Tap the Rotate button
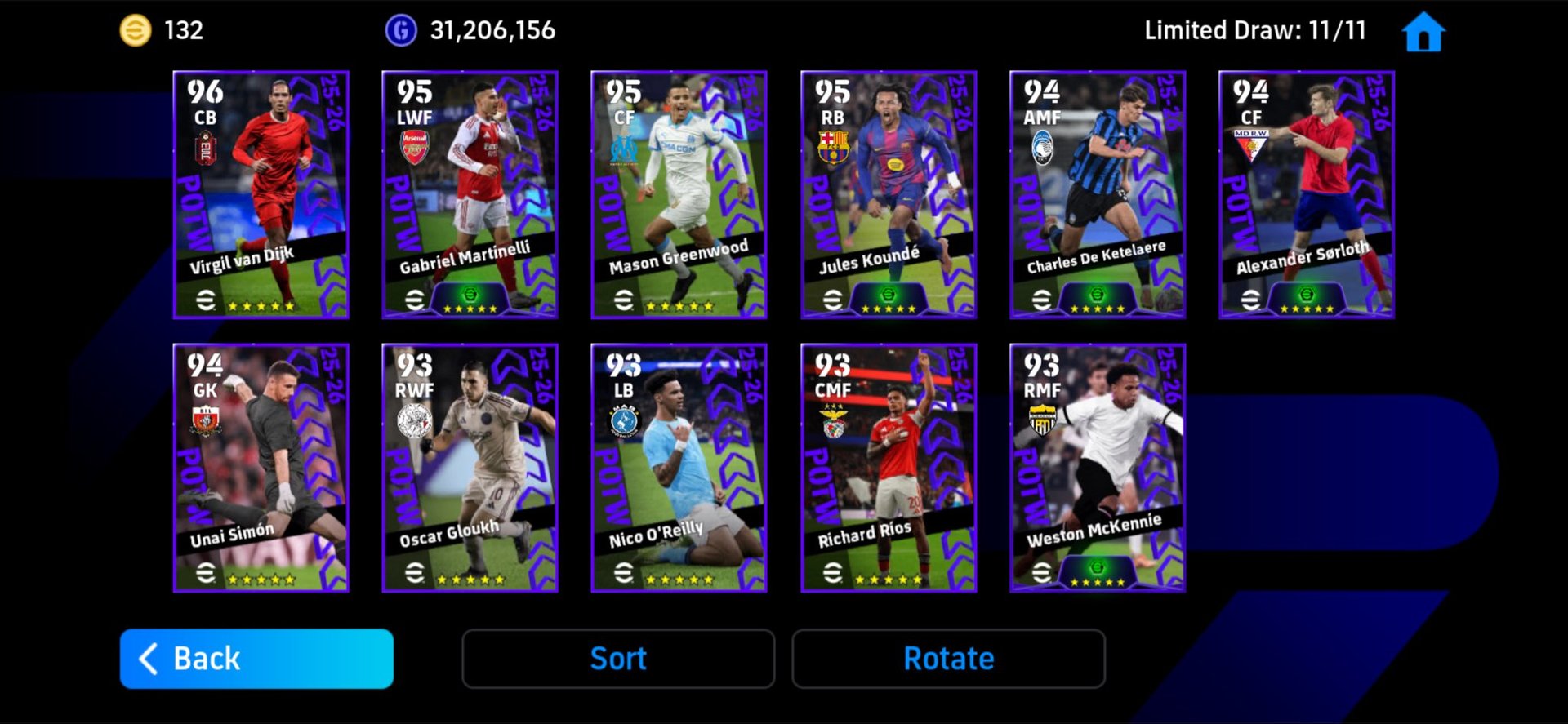 [x=948, y=658]
